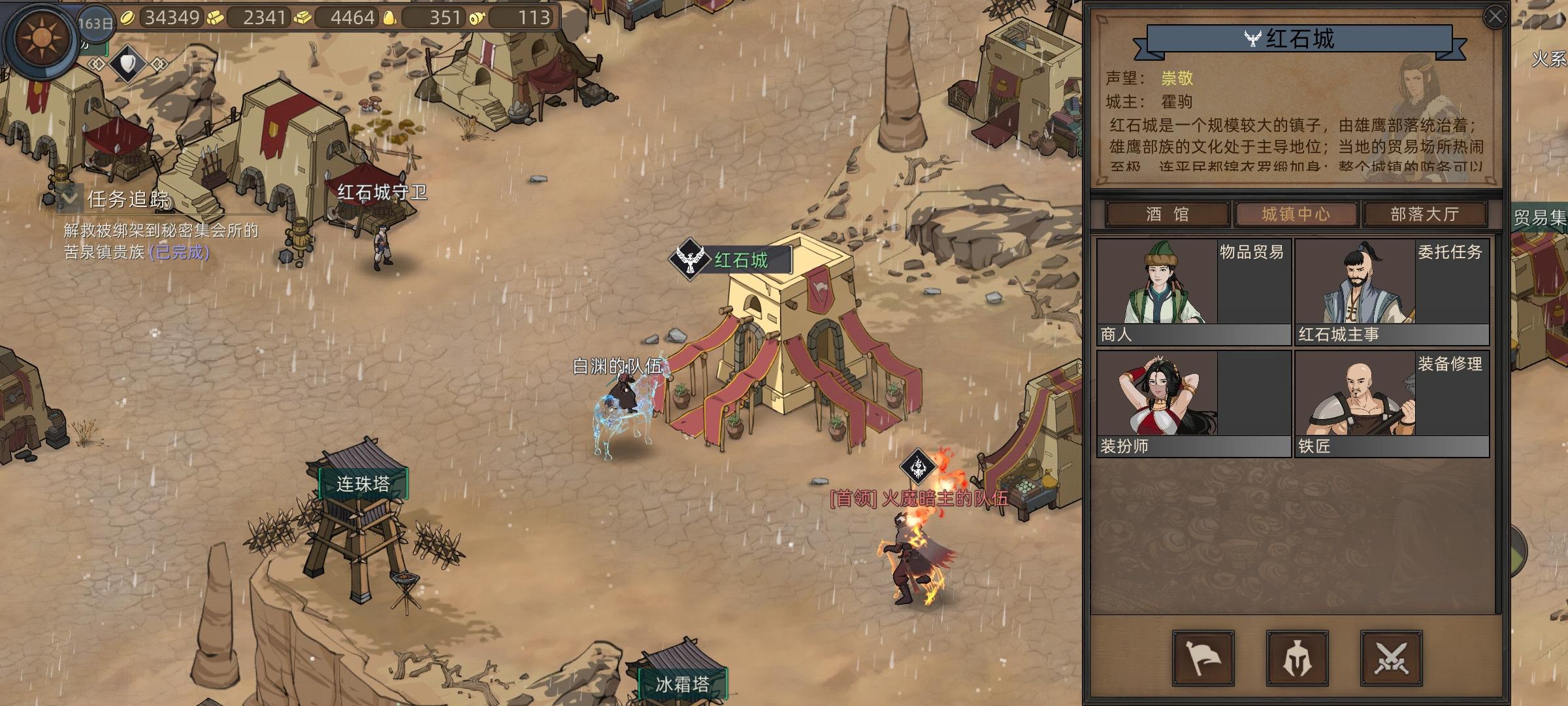Switch to the 酒馆 tab

[1167, 214]
